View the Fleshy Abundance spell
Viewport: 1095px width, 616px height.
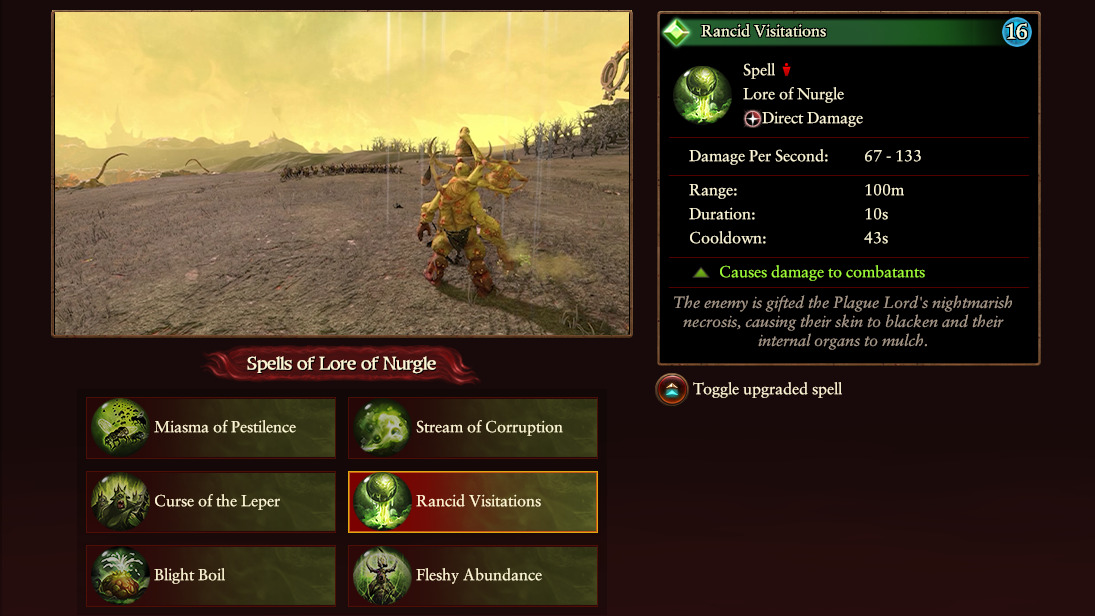473,576
